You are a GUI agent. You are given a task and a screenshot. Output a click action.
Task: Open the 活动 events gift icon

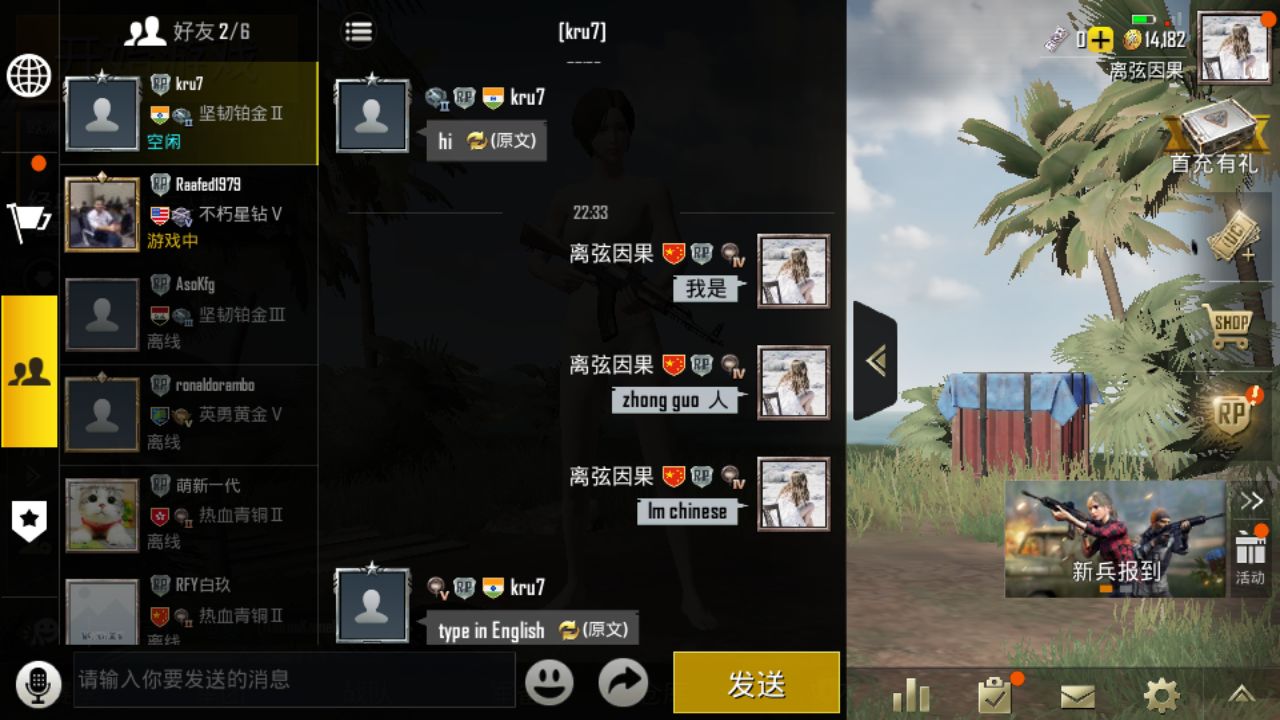coord(1253,545)
